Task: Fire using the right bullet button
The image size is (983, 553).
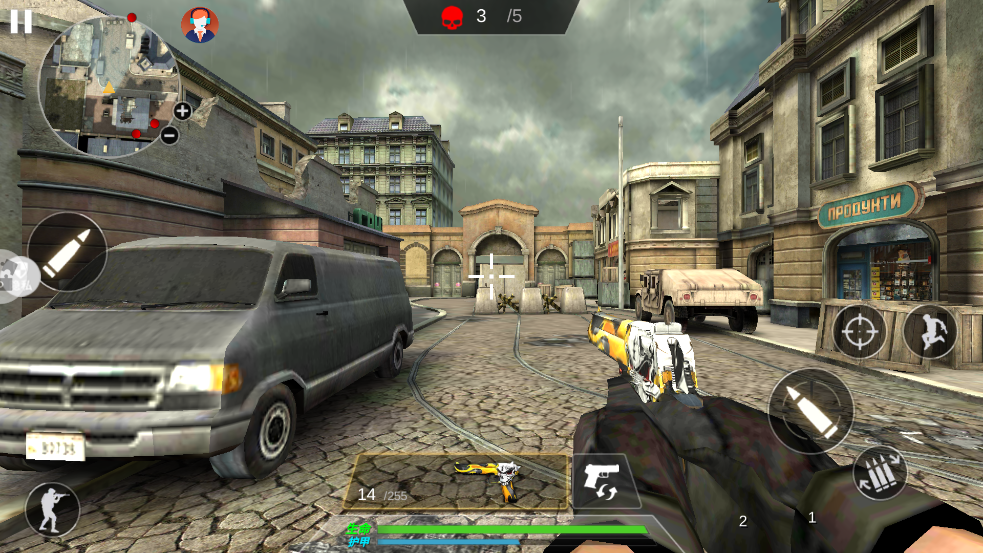Action: [x=810, y=411]
